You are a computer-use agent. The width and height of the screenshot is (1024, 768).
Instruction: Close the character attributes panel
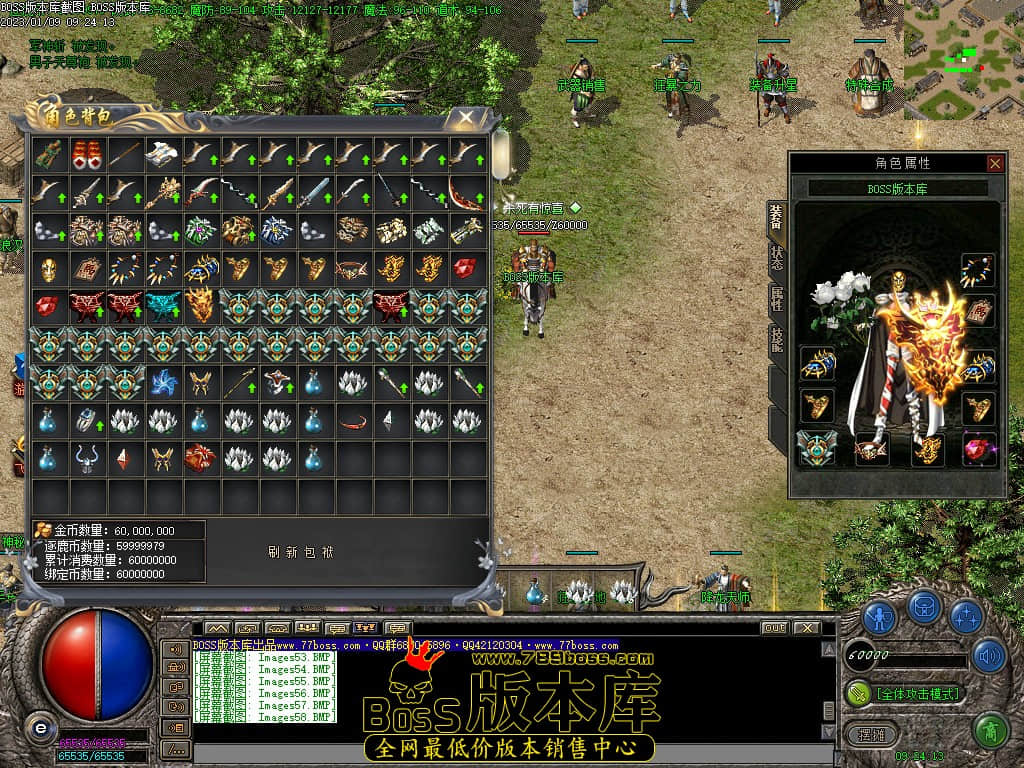[x=994, y=163]
